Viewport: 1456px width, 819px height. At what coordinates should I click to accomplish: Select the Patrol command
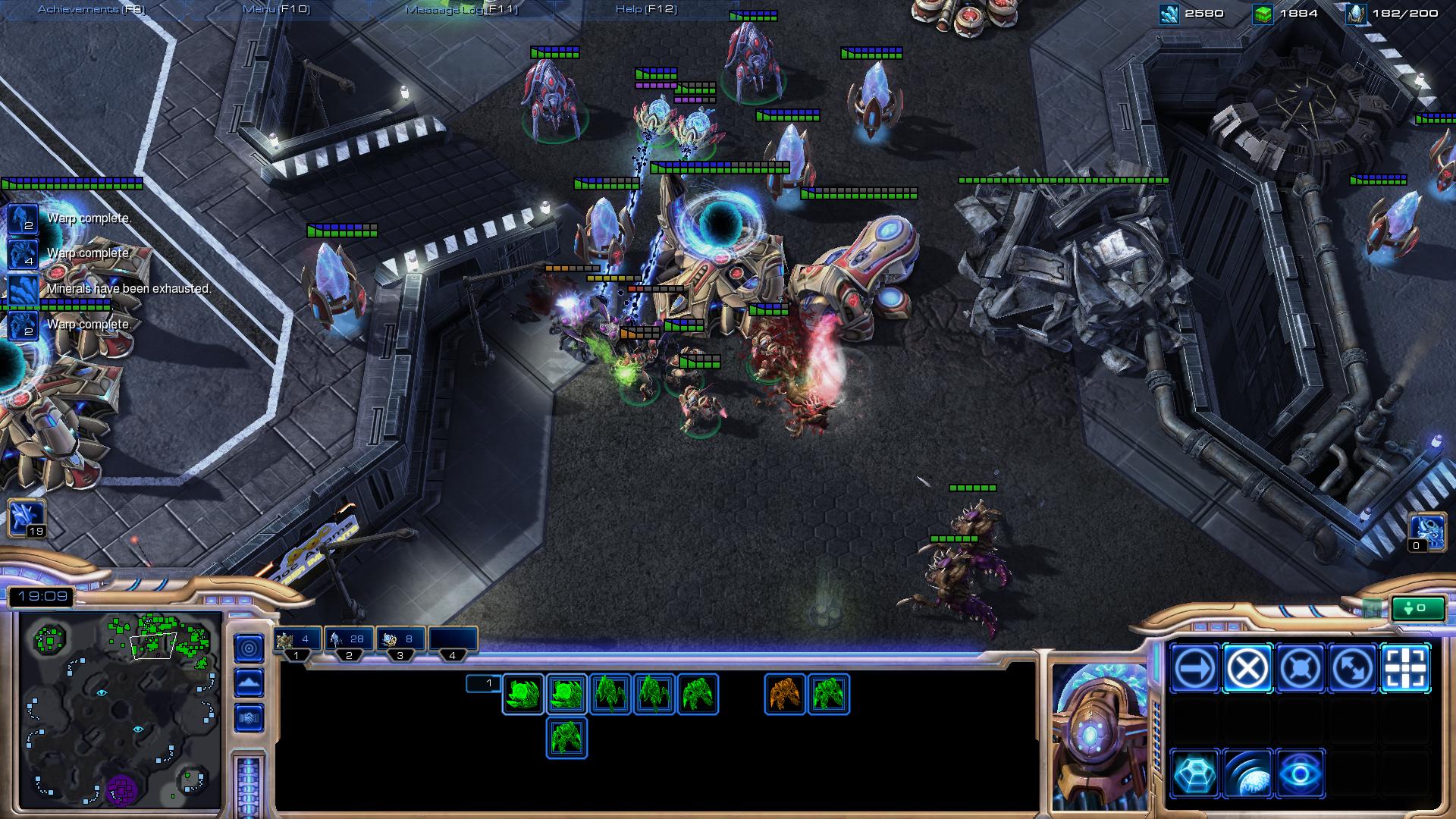coord(1353,669)
